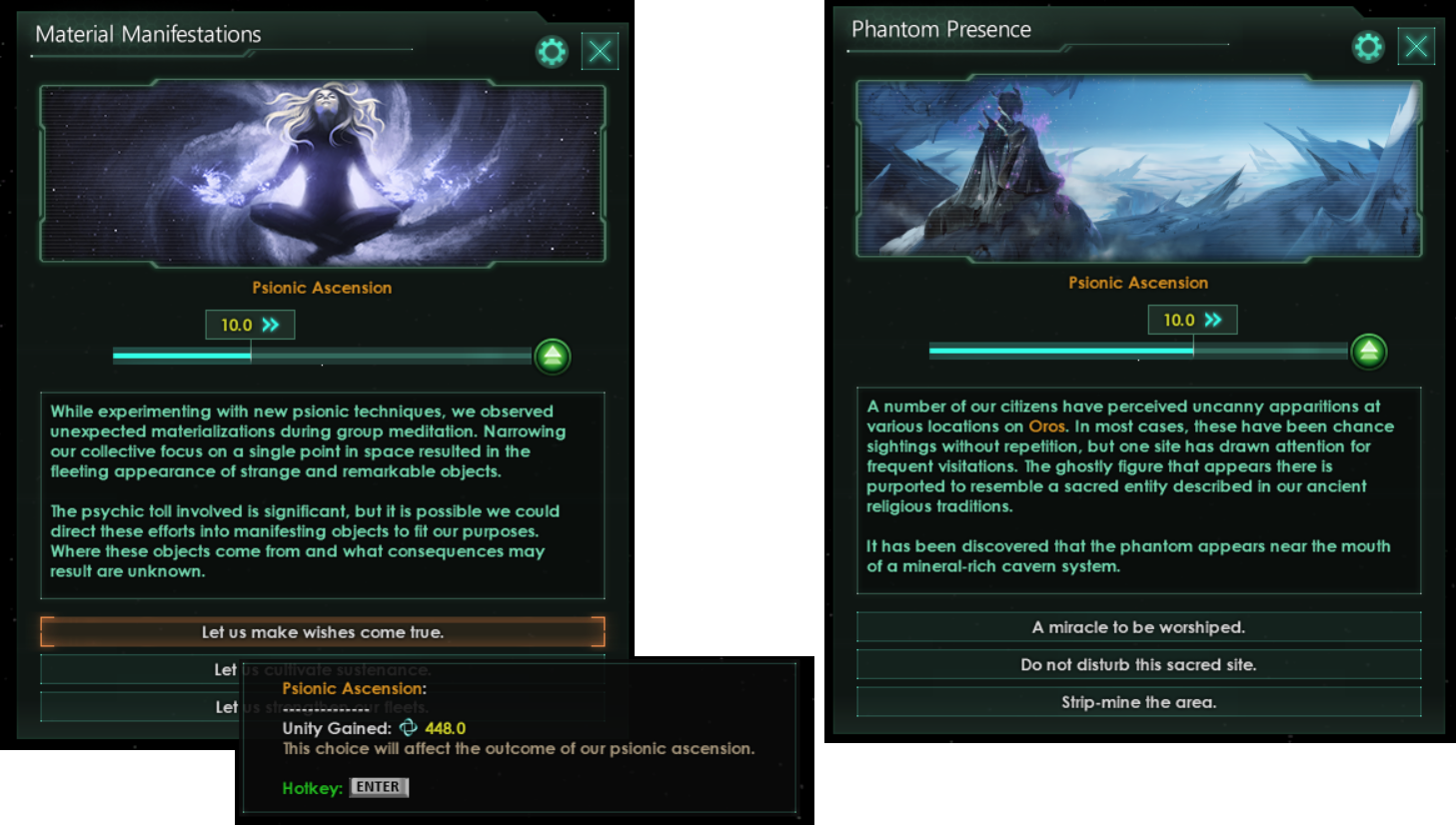Screen dimensions: 1456x825
Task: Open the settings gear in Phantom Presence
Action: [1368, 46]
